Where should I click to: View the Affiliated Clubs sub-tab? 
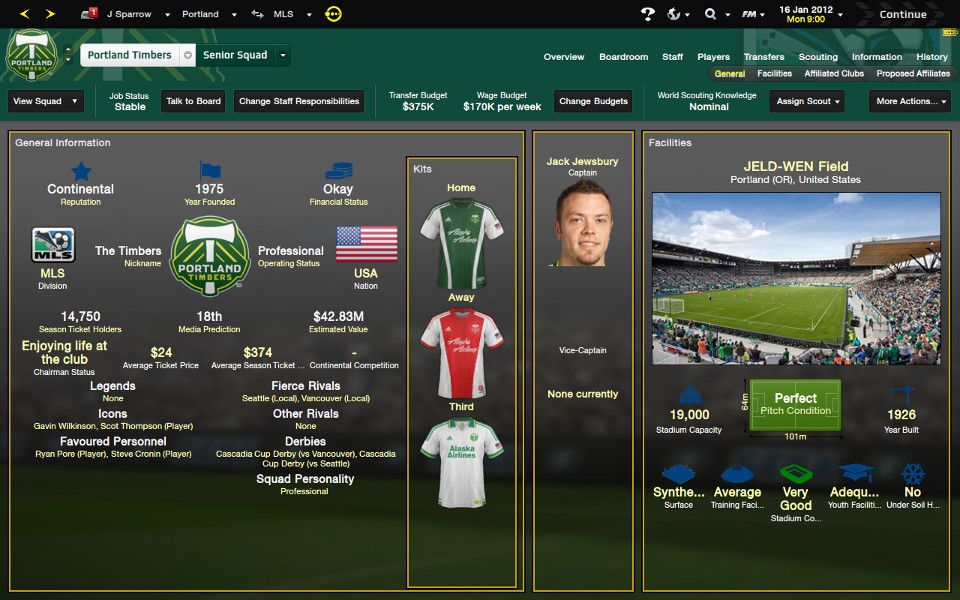tap(834, 74)
